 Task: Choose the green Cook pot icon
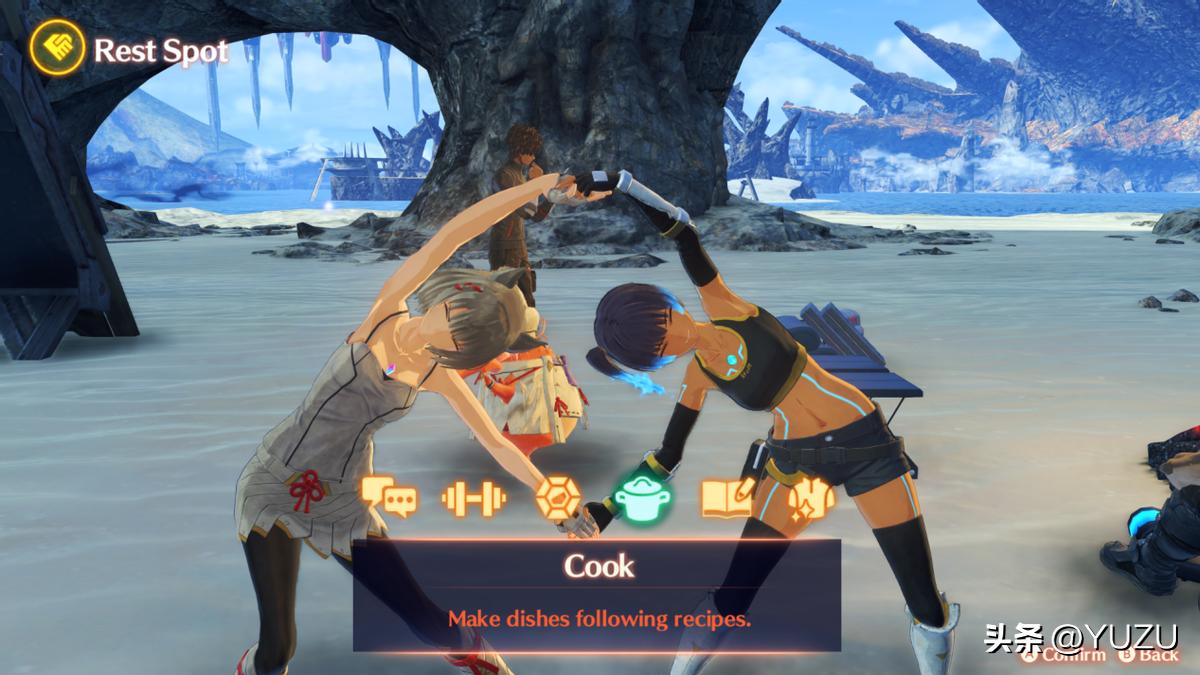641,496
